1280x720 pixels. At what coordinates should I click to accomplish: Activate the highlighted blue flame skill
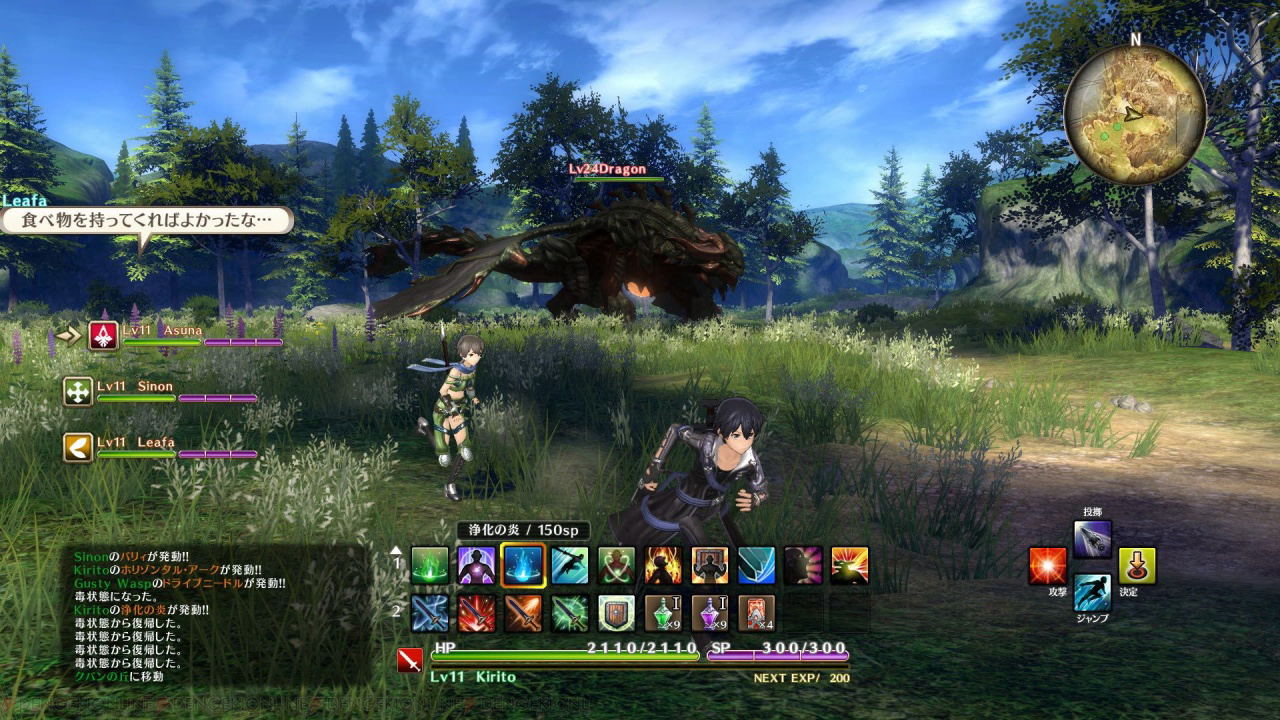(x=523, y=565)
